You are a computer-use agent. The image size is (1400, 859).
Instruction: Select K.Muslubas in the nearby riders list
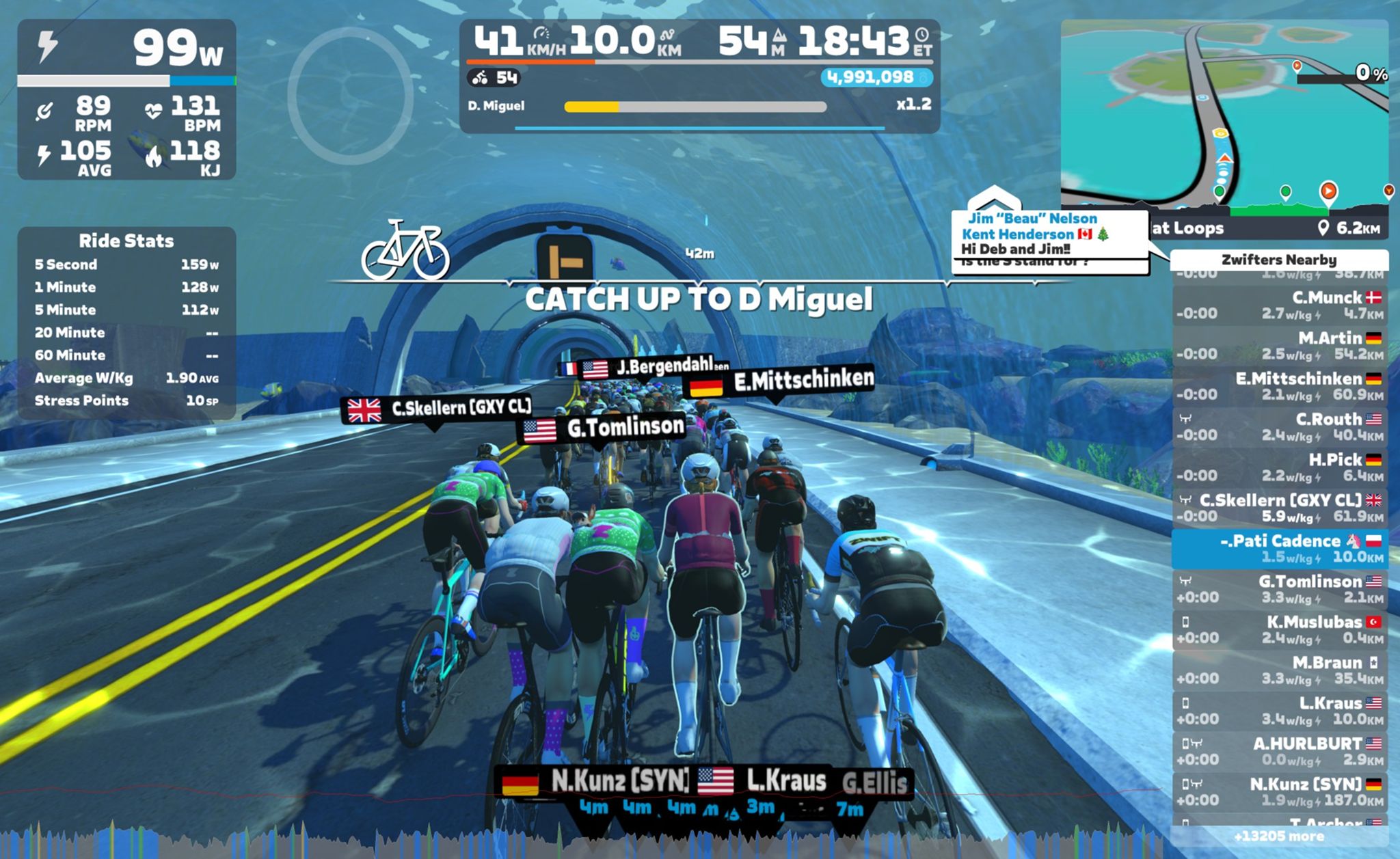[x=1278, y=629]
